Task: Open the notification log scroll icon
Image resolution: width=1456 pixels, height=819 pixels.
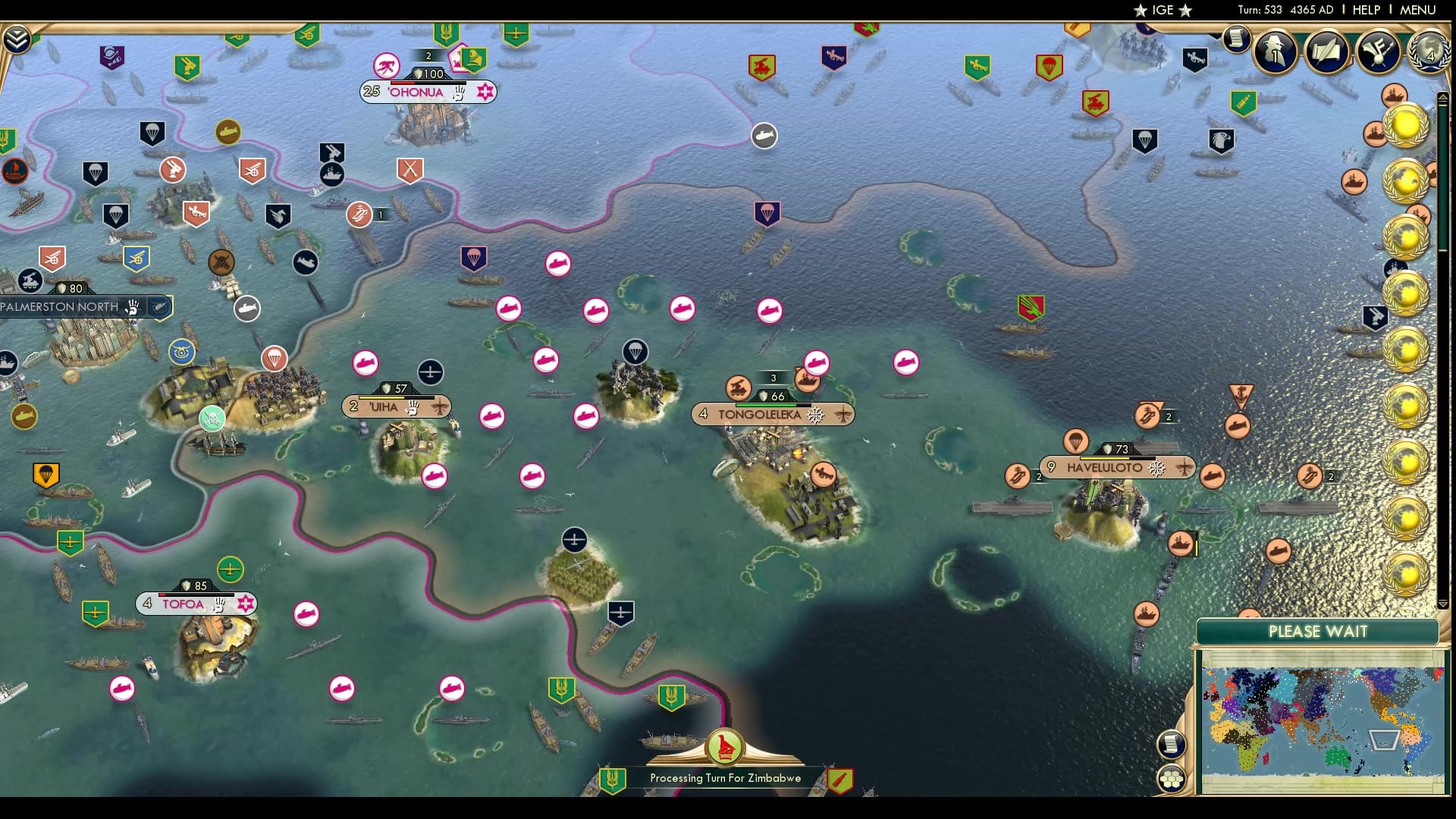Action: pos(1237,39)
